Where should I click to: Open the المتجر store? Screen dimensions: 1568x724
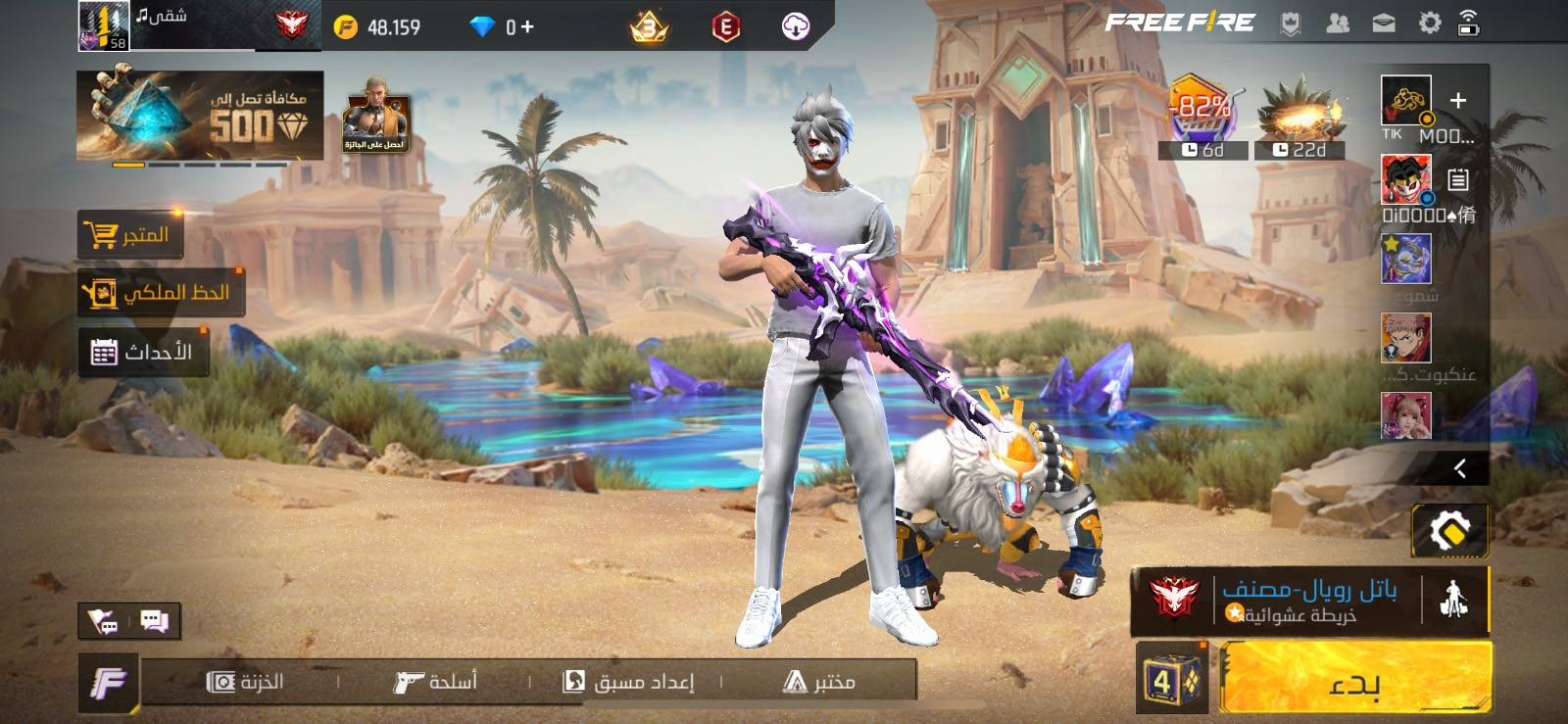130,235
